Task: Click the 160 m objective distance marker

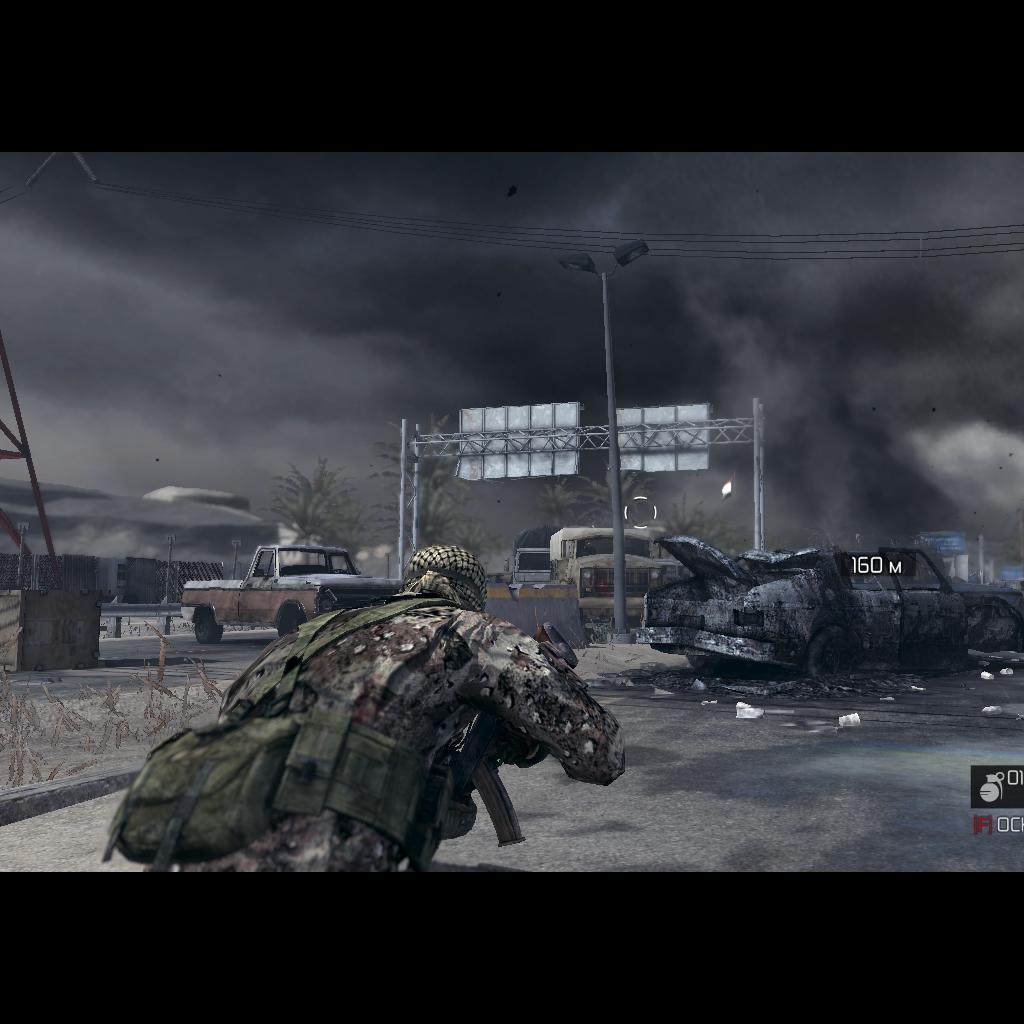Action: coord(876,566)
